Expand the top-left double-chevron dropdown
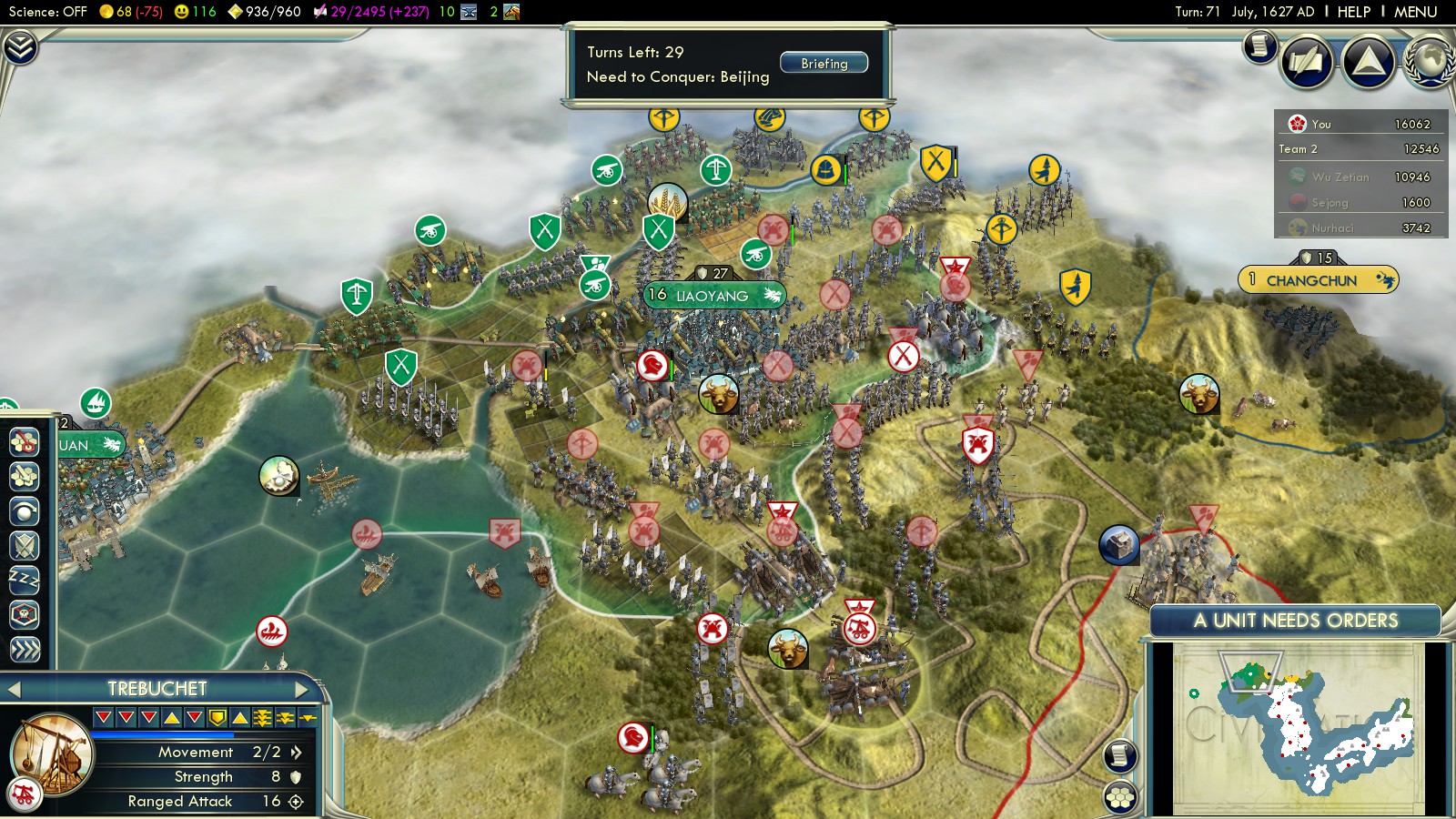Screen dimensions: 1456x819 point(20,47)
